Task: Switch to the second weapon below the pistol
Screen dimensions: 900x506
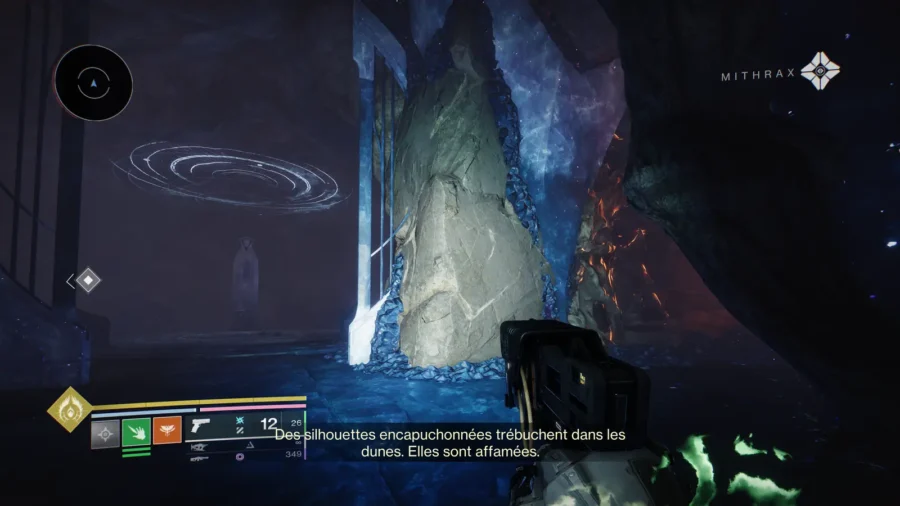Action: click(201, 446)
